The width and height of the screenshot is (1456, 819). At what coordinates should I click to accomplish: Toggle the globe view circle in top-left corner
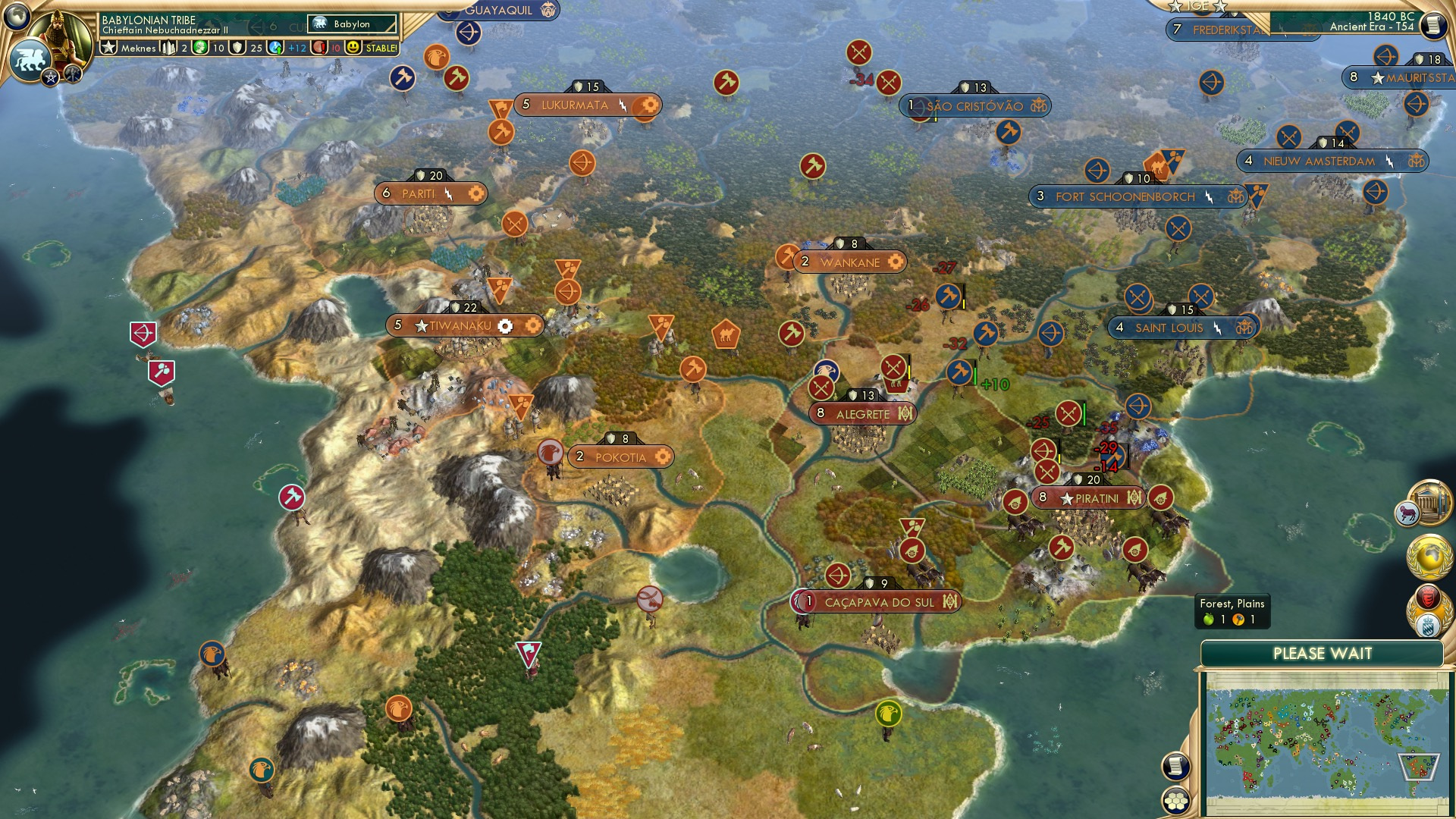coord(16,16)
